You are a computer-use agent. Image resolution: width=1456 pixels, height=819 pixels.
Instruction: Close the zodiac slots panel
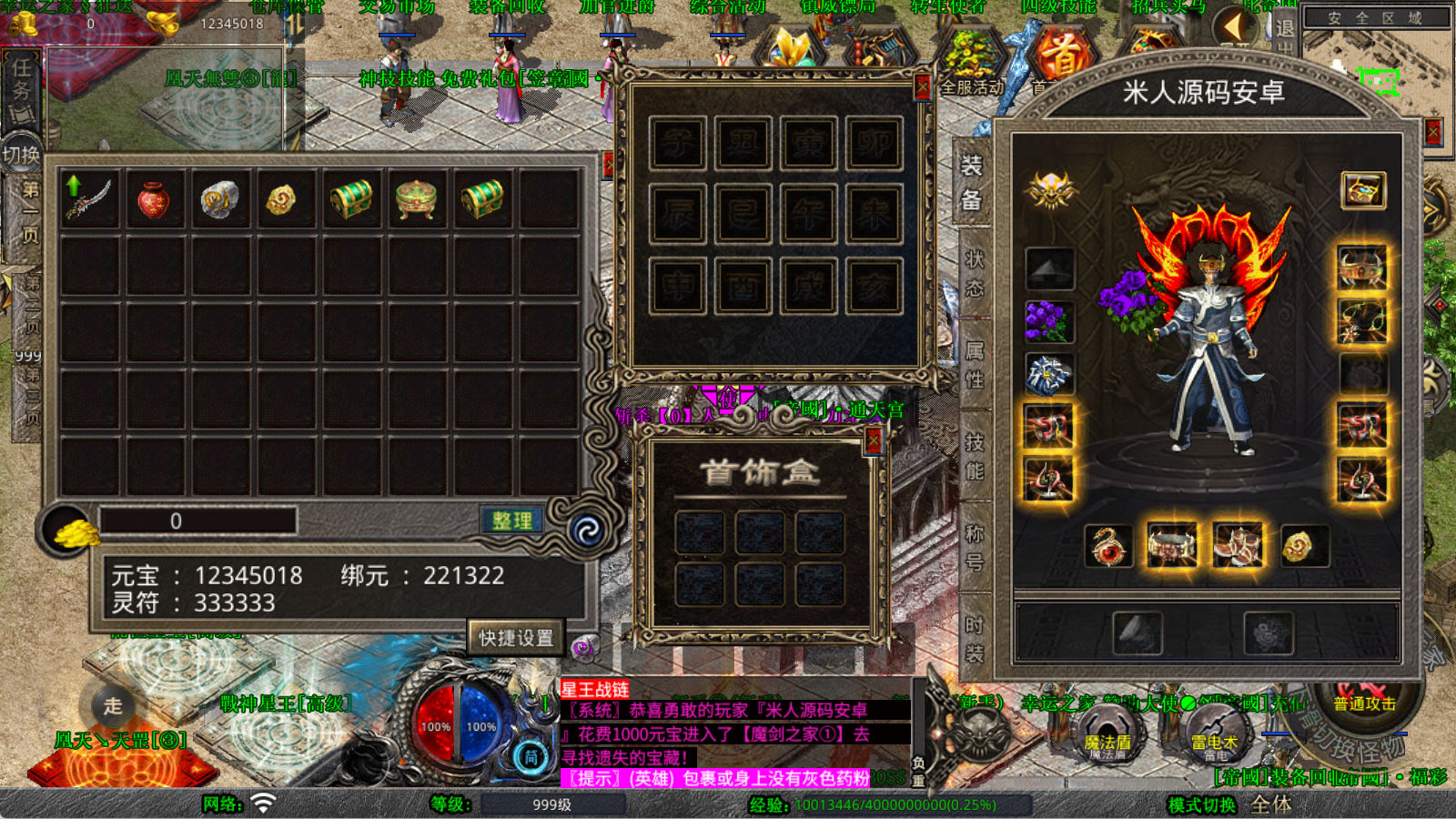tap(922, 86)
